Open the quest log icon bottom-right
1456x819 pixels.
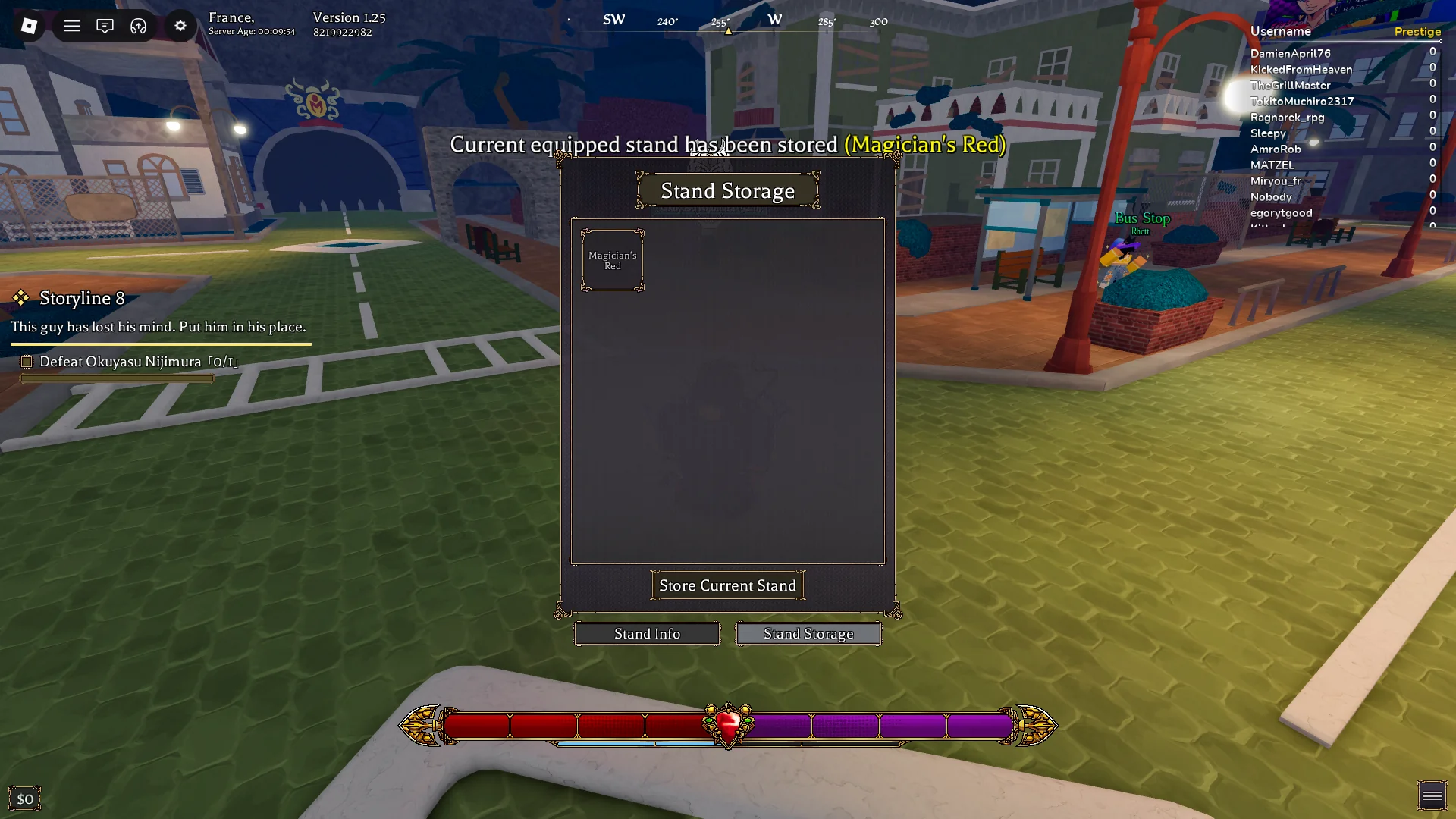point(1432,794)
